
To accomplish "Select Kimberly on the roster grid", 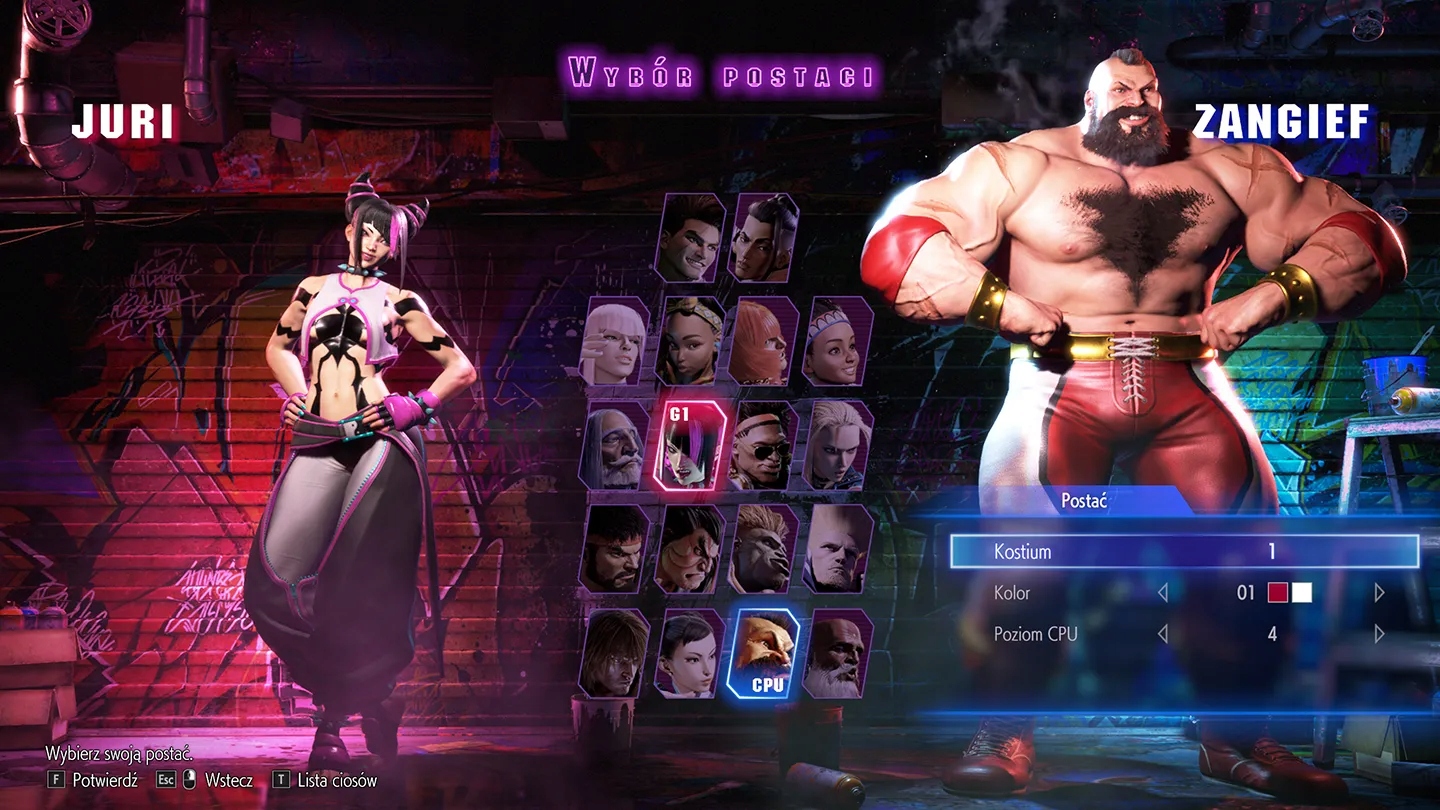I will (x=691, y=341).
